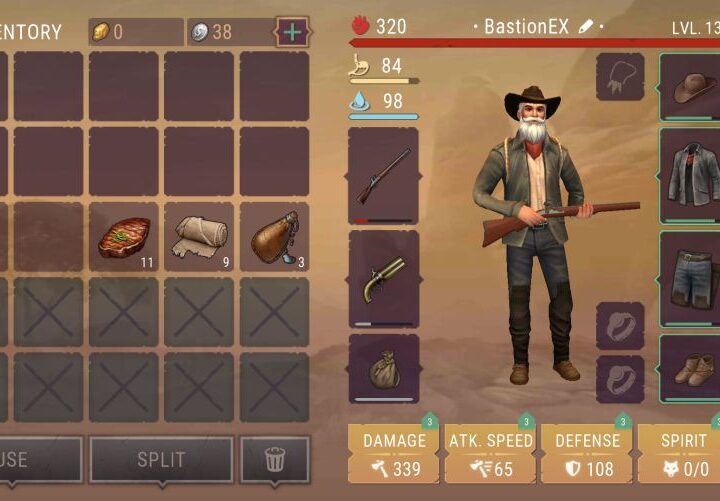Select the cowboy hat equipment slot
The height and width of the screenshot is (501, 720).
691,88
